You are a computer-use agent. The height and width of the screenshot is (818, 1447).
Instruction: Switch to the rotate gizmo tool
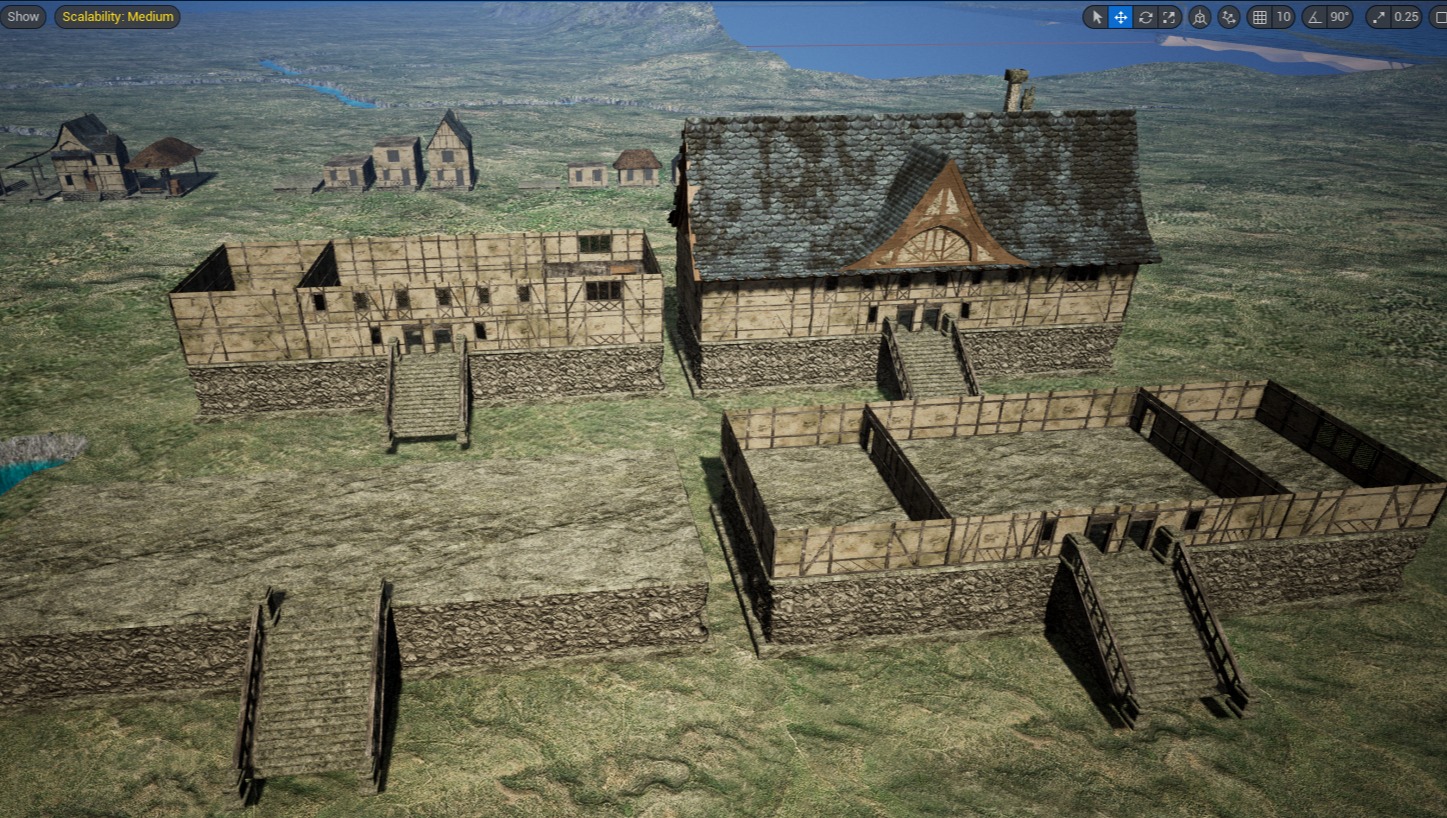(1145, 17)
